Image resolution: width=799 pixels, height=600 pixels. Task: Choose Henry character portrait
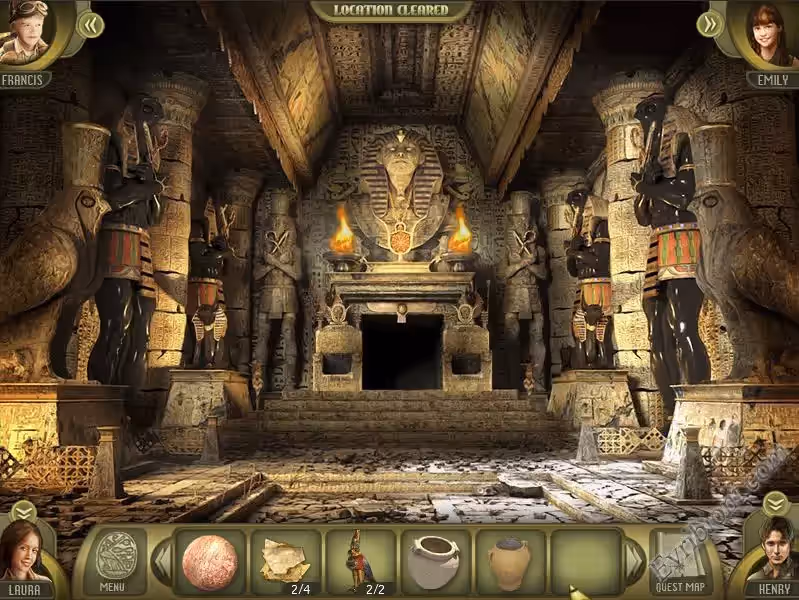(x=773, y=553)
